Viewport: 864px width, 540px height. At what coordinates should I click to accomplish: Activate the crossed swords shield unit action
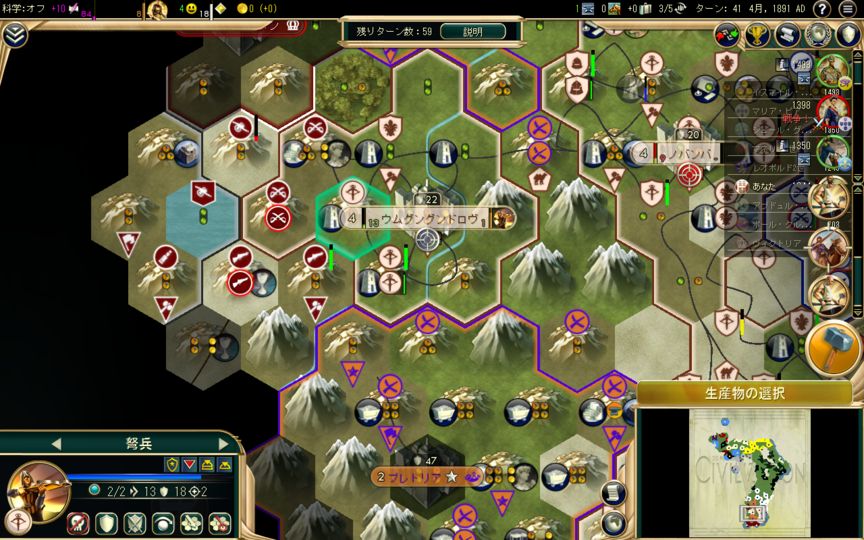(134, 522)
